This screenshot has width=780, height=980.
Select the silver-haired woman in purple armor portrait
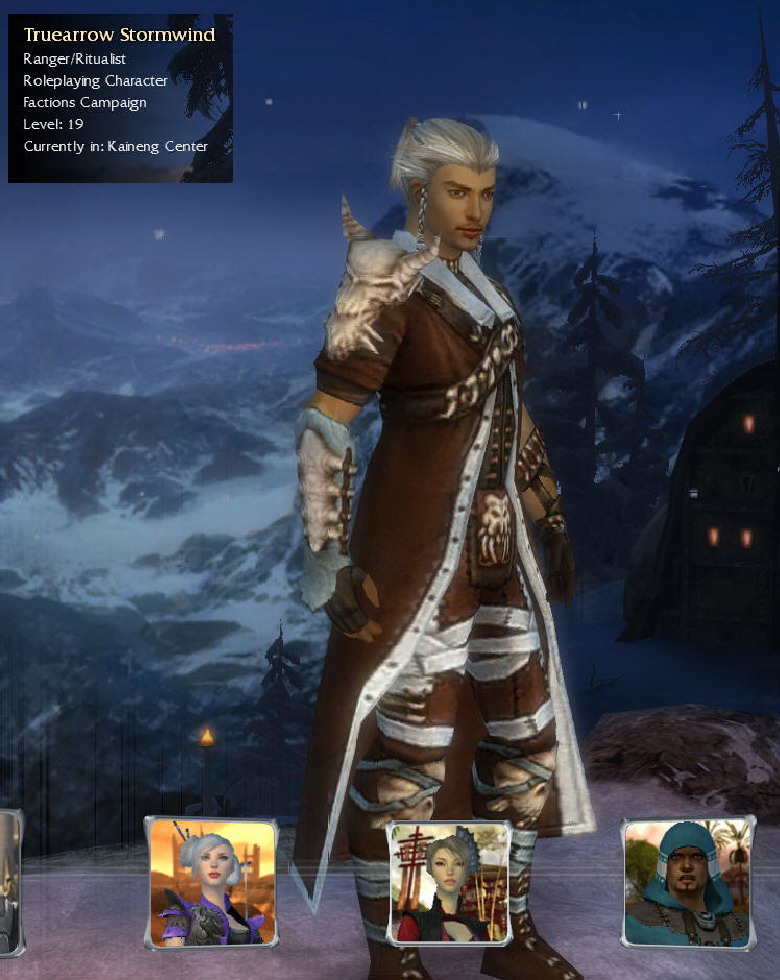[211, 882]
